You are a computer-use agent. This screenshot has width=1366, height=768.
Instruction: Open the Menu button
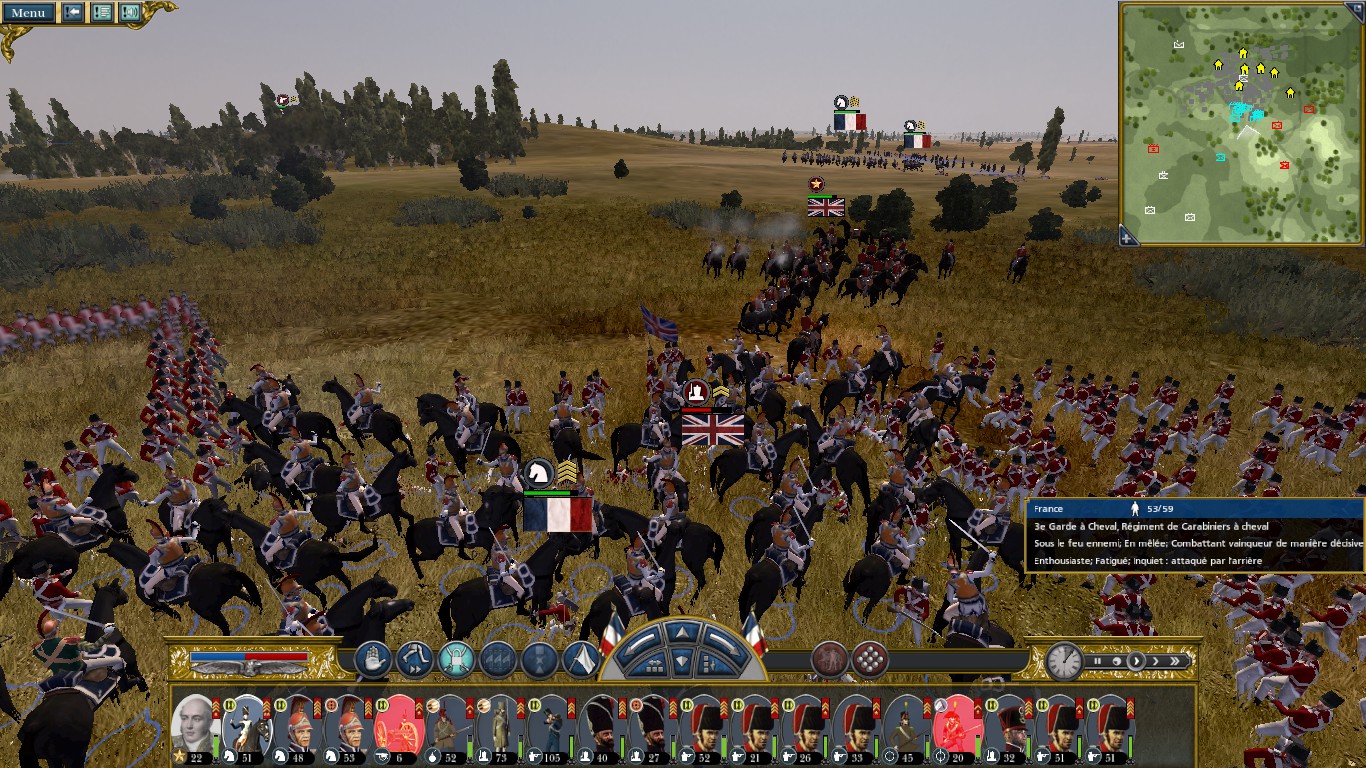click(x=28, y=13)
